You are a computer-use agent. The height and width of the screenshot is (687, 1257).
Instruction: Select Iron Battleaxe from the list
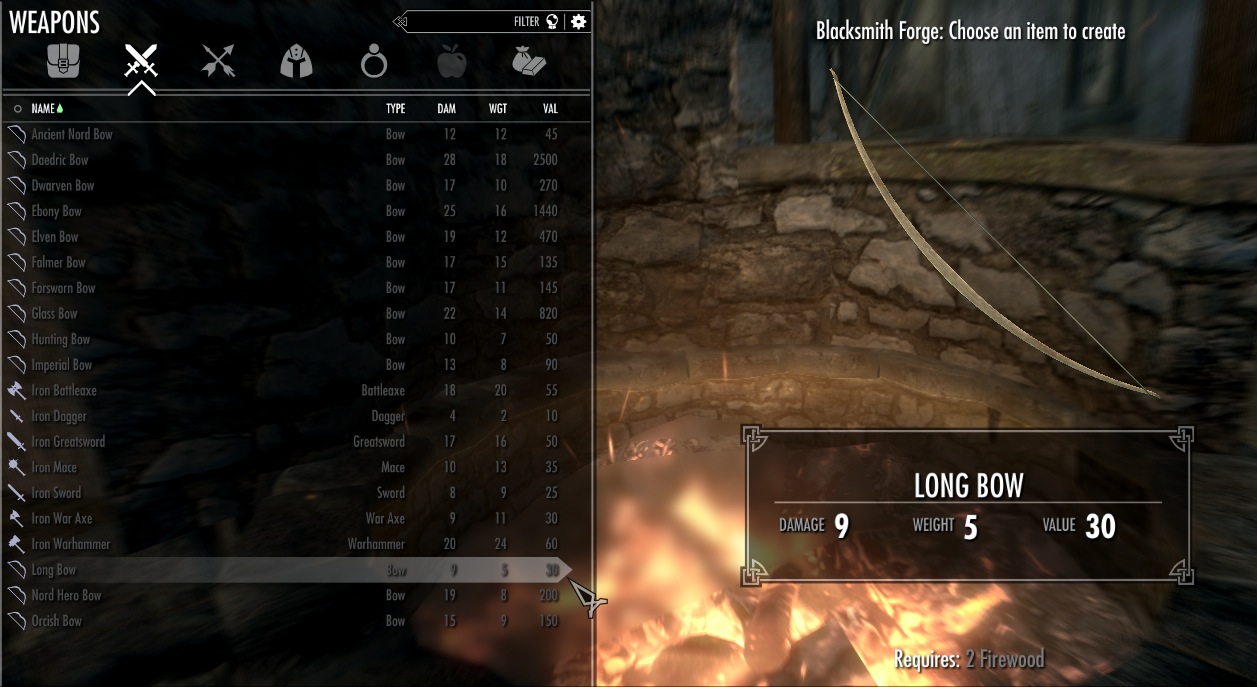64,390
